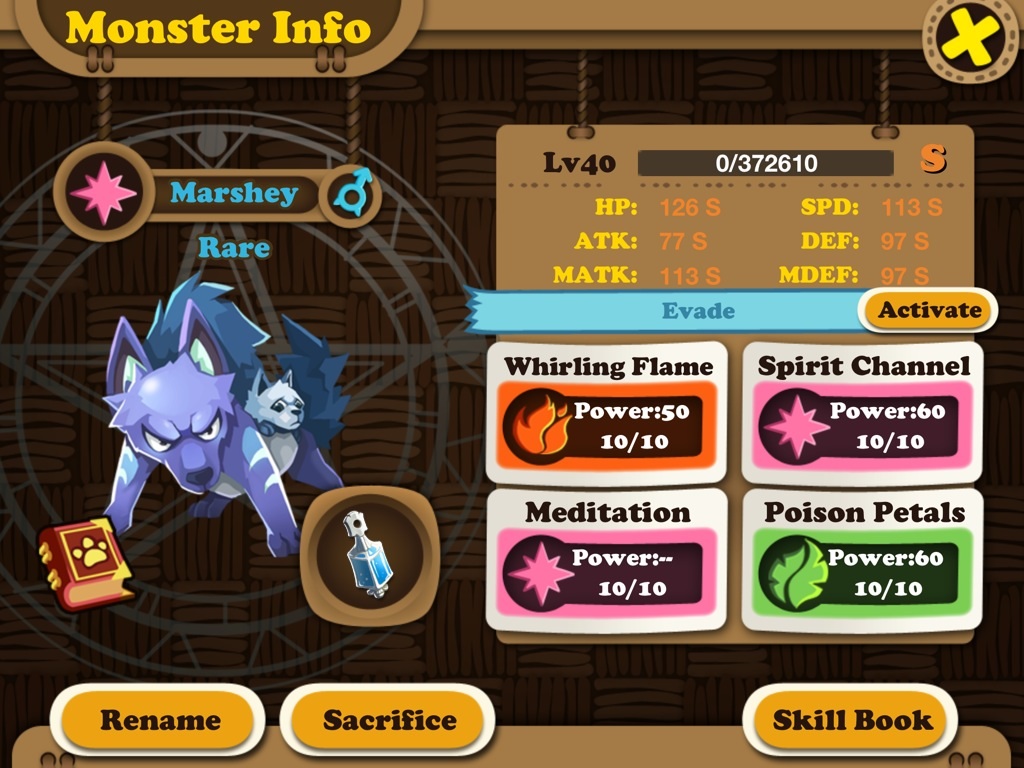Viewport: 1024px width, 768px height.
Task: Click the pink star element icon
Action: click(103, 191)
